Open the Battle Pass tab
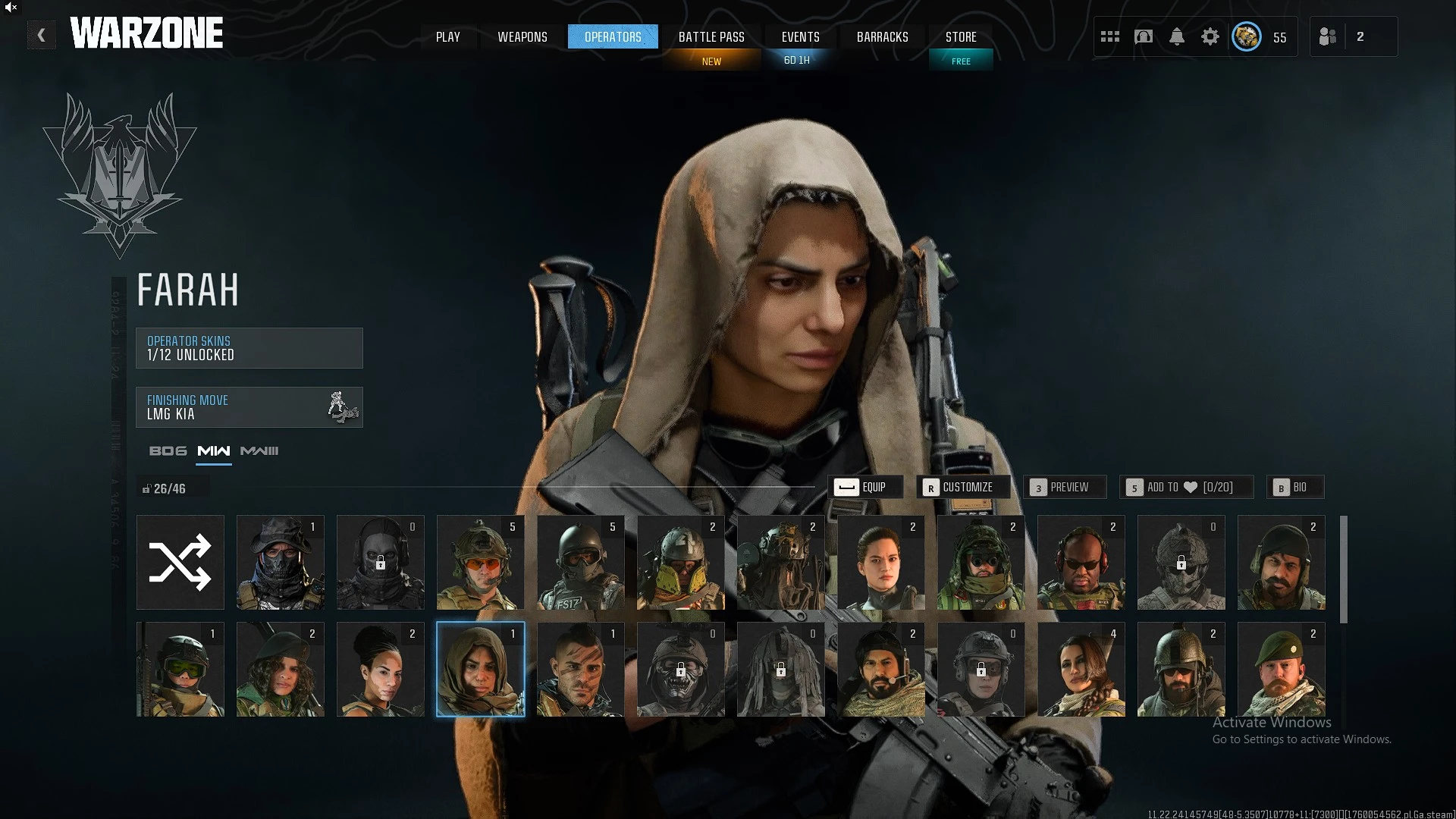Image resolution: width=1456 pixels, height=819 pixels. click(711, 37)
